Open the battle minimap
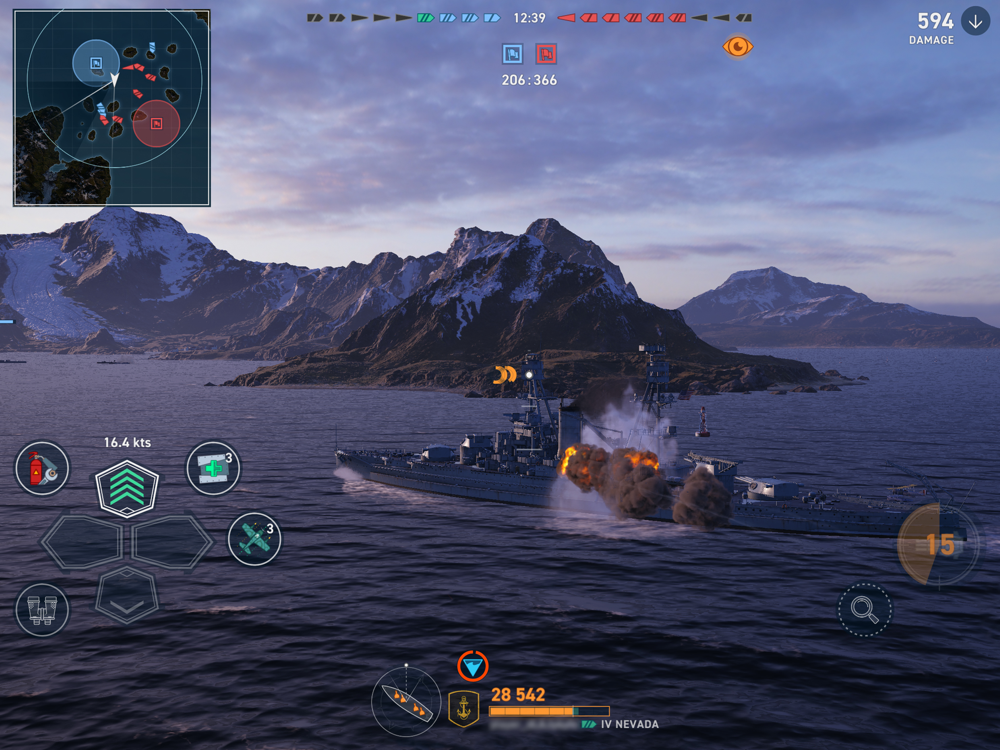1000x750 pixels. click(112, 108)
